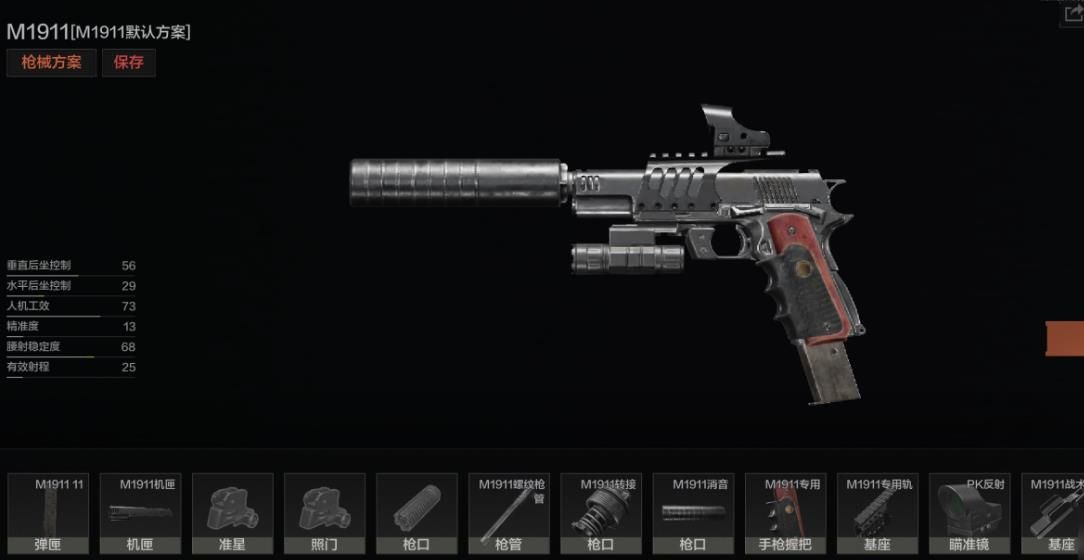Click the orange button on the right edge
This screenshot has width=1084, height=560.
[1066, 338]
